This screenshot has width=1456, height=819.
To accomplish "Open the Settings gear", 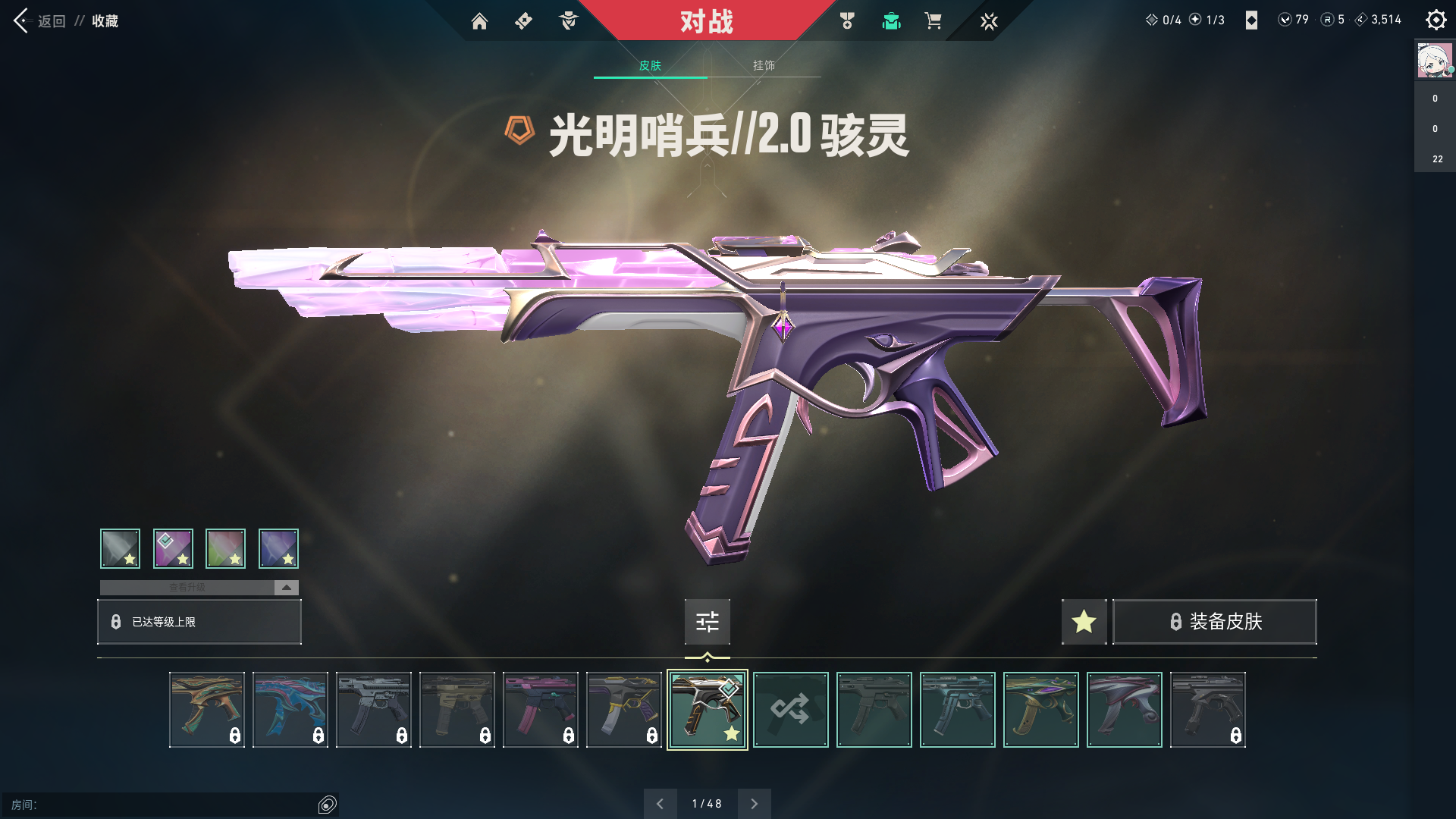I will pos(1436,20).
